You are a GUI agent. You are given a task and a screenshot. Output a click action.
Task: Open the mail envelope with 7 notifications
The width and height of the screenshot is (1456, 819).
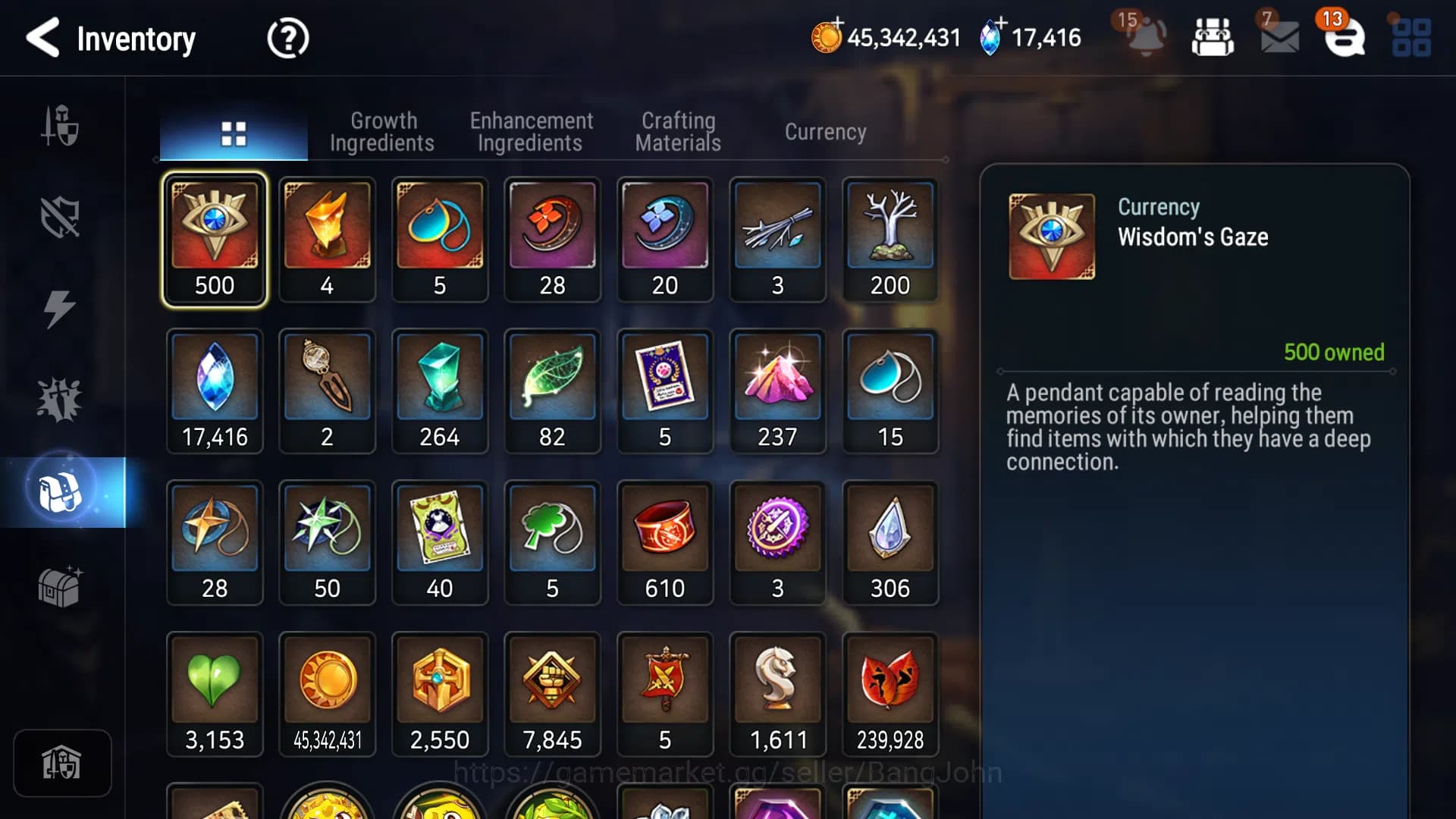tap(1281, 36)
